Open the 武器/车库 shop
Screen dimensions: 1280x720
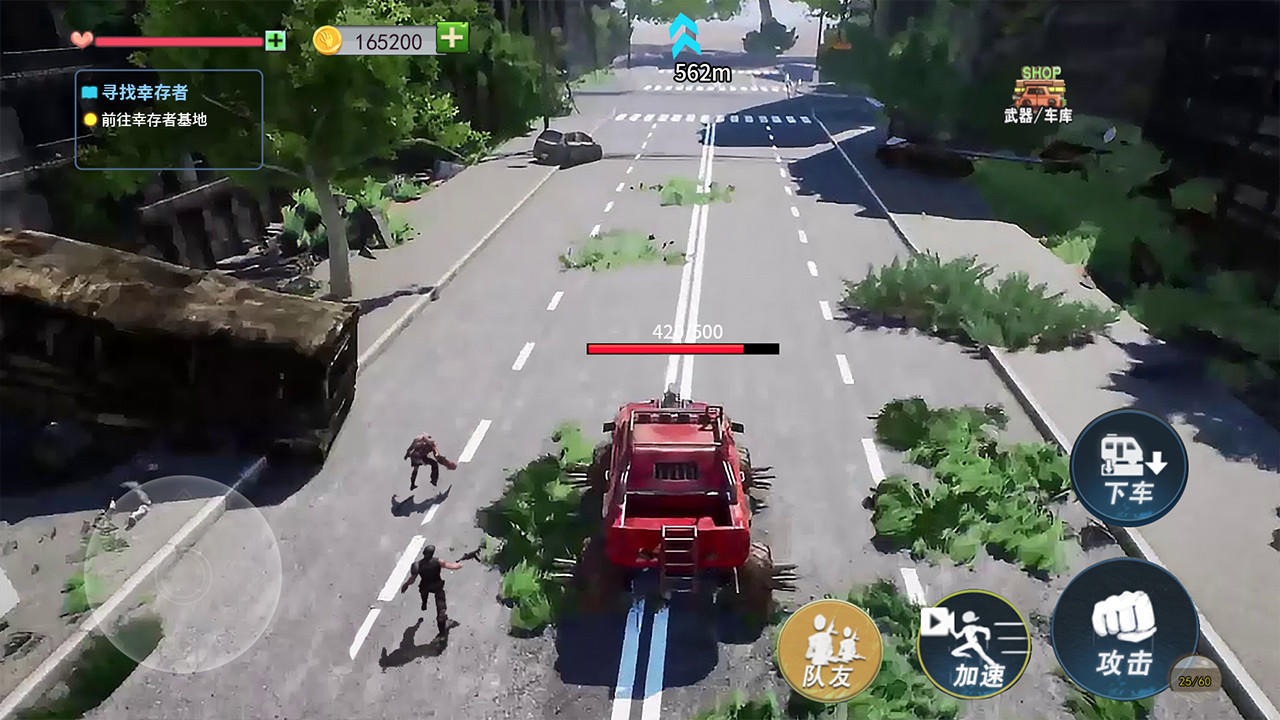point(1038,96)
